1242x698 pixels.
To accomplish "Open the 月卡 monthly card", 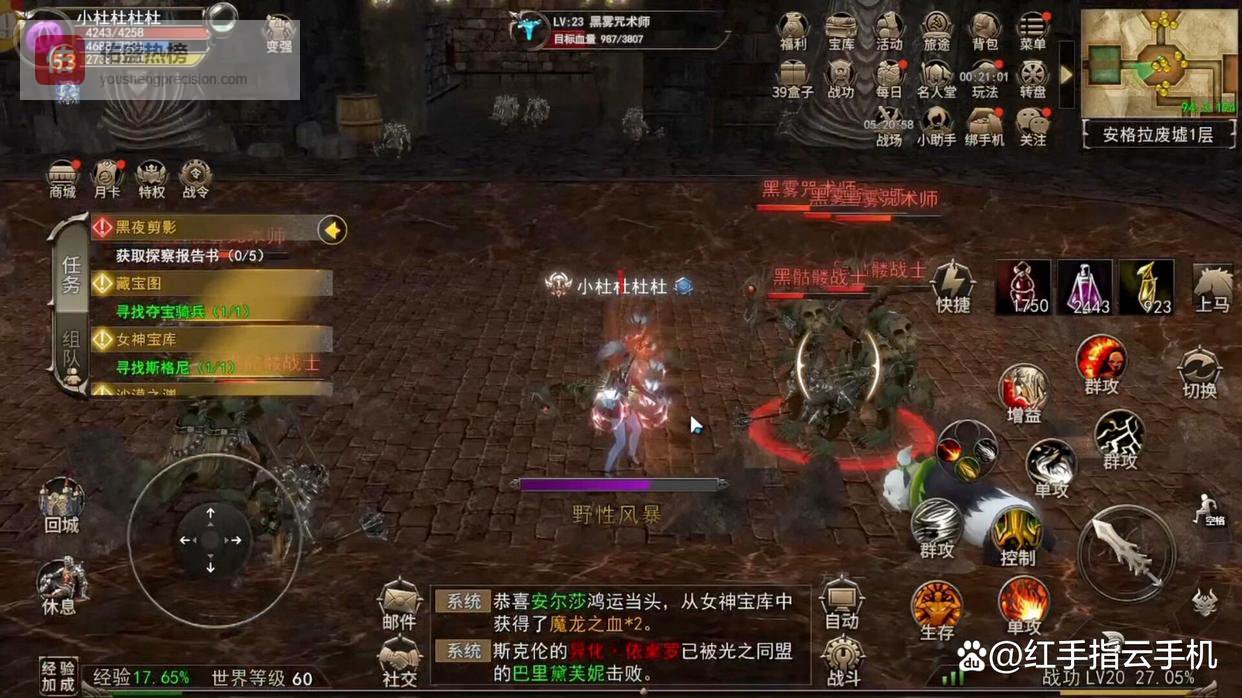I will pos(107,178).
